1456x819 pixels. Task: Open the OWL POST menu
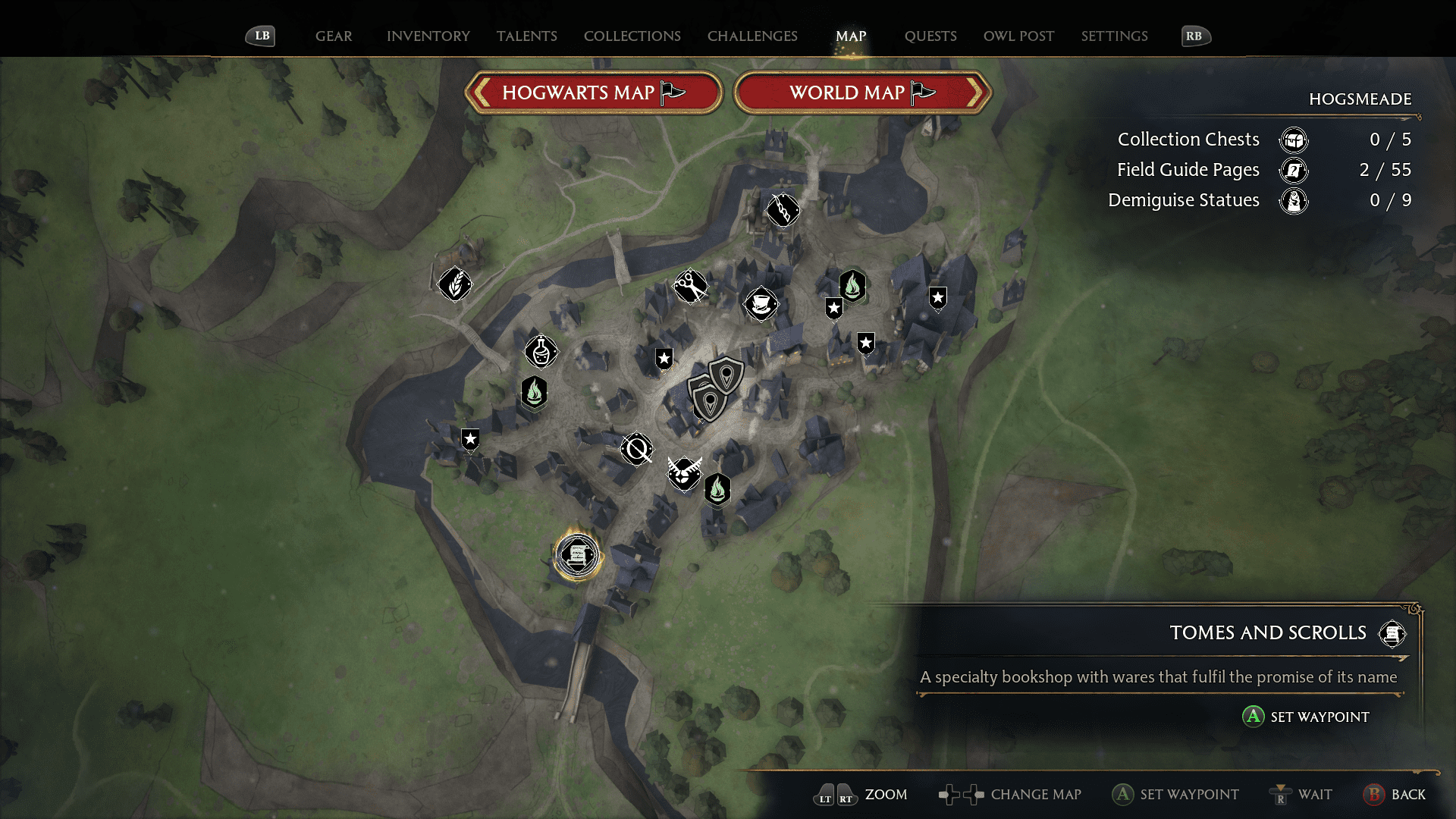point(1018,36)
